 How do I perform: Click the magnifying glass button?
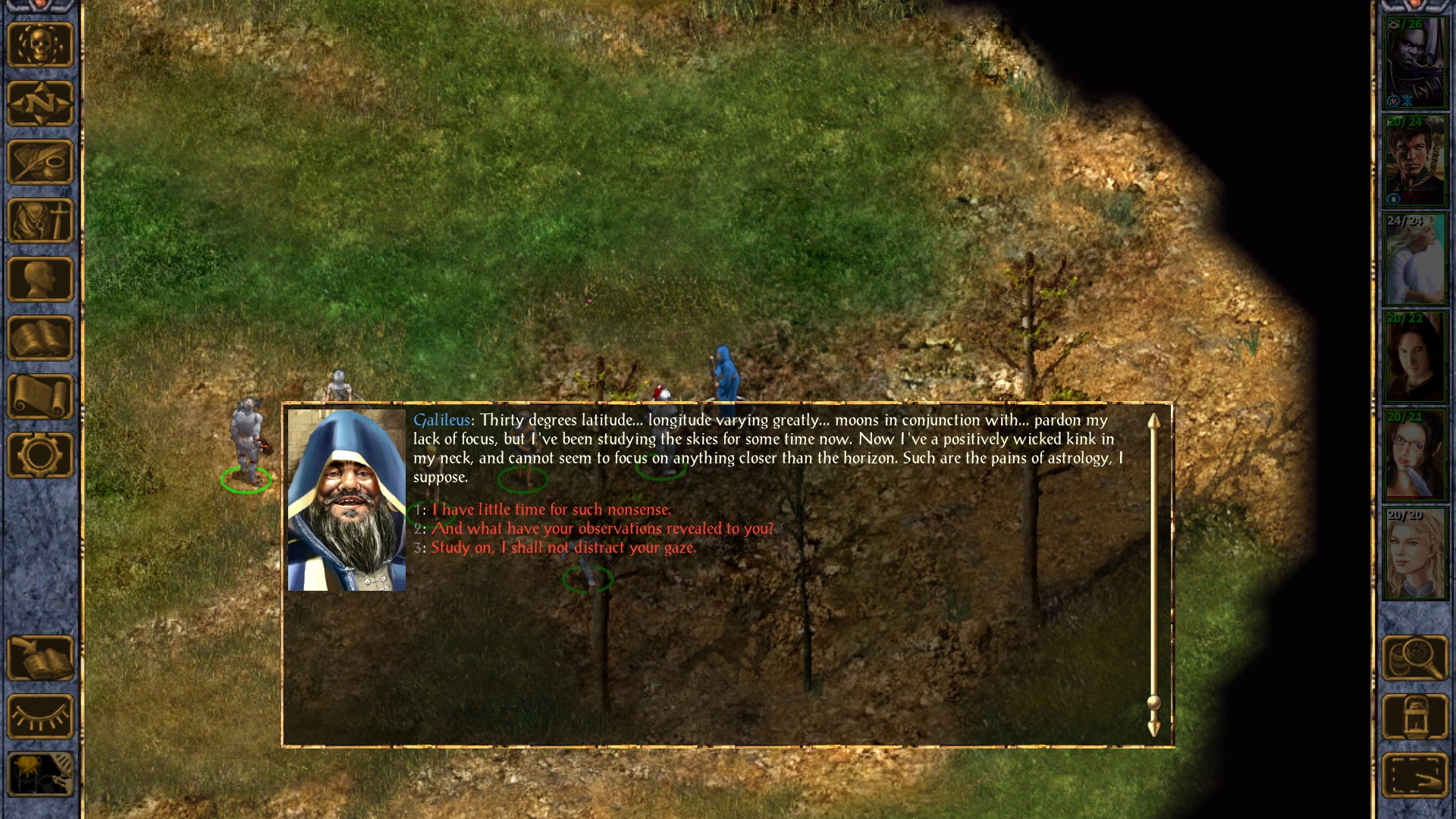click(1415, 658)
